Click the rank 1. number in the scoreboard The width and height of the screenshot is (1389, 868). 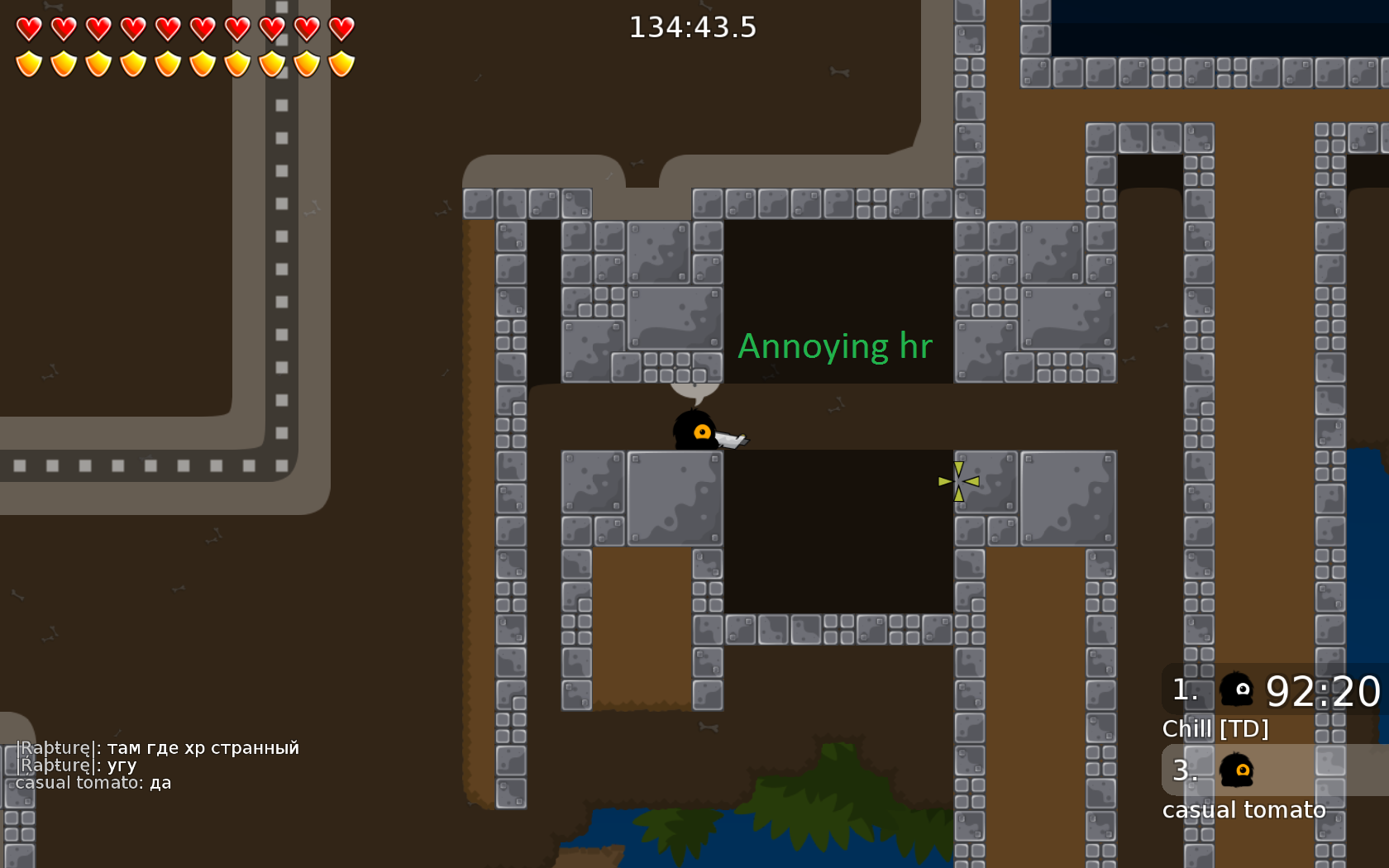coord(1184,690)
